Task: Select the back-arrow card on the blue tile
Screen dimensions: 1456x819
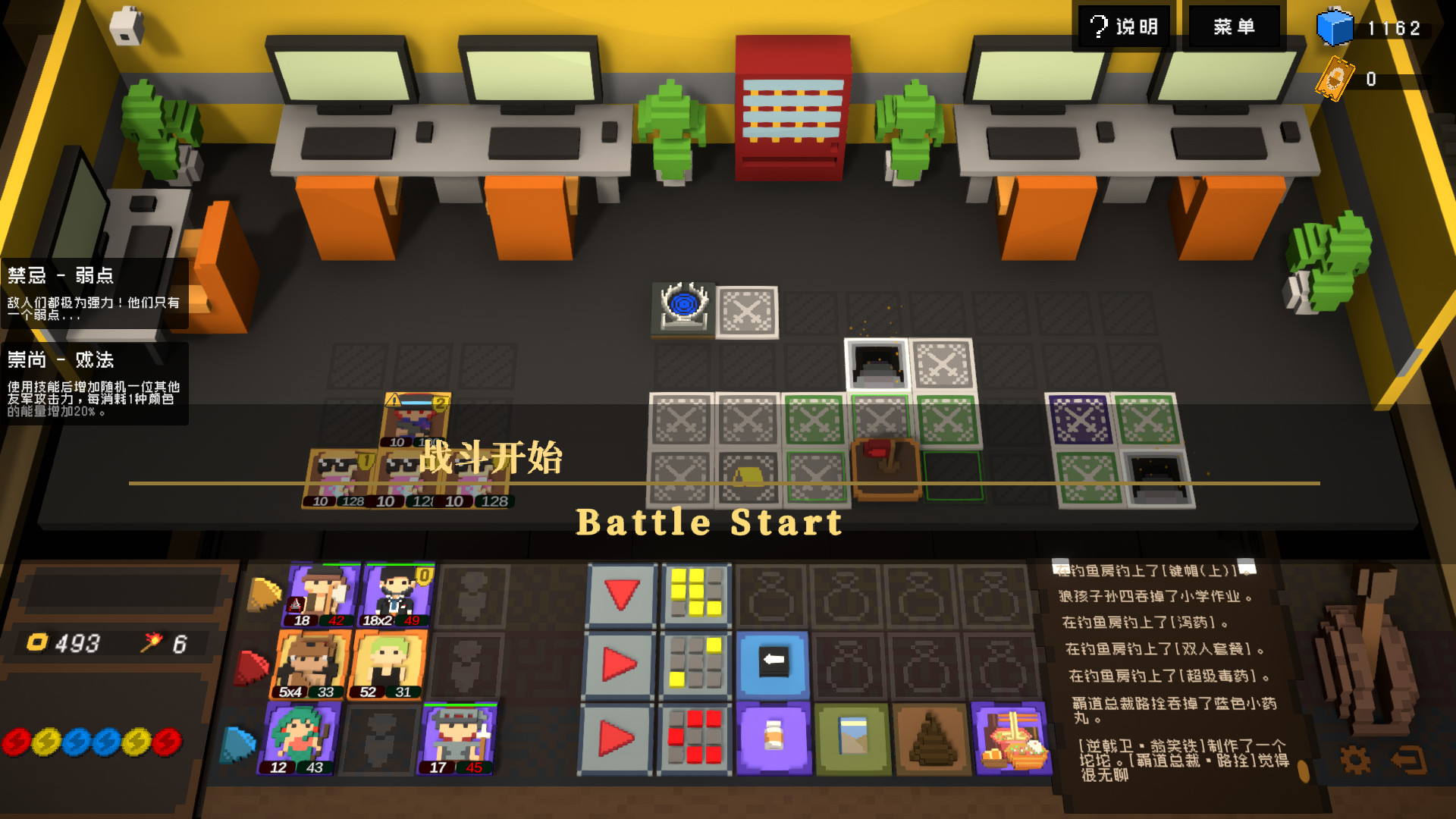Action: [773, 662]
